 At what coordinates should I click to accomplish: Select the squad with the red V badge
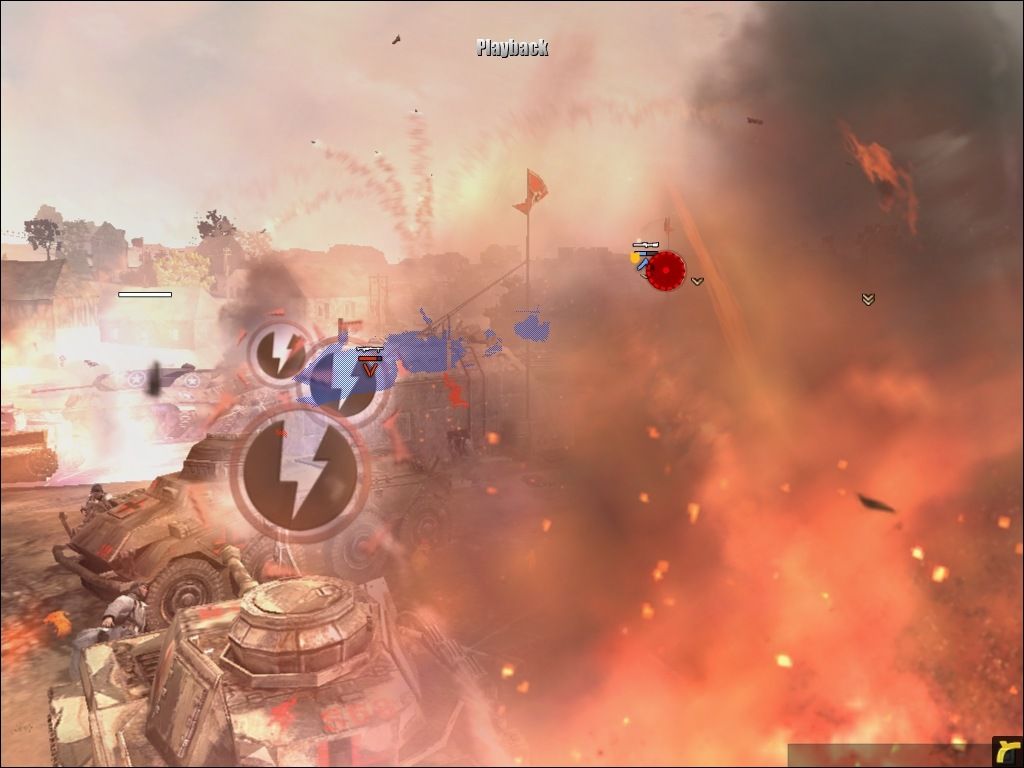point(370,367)
